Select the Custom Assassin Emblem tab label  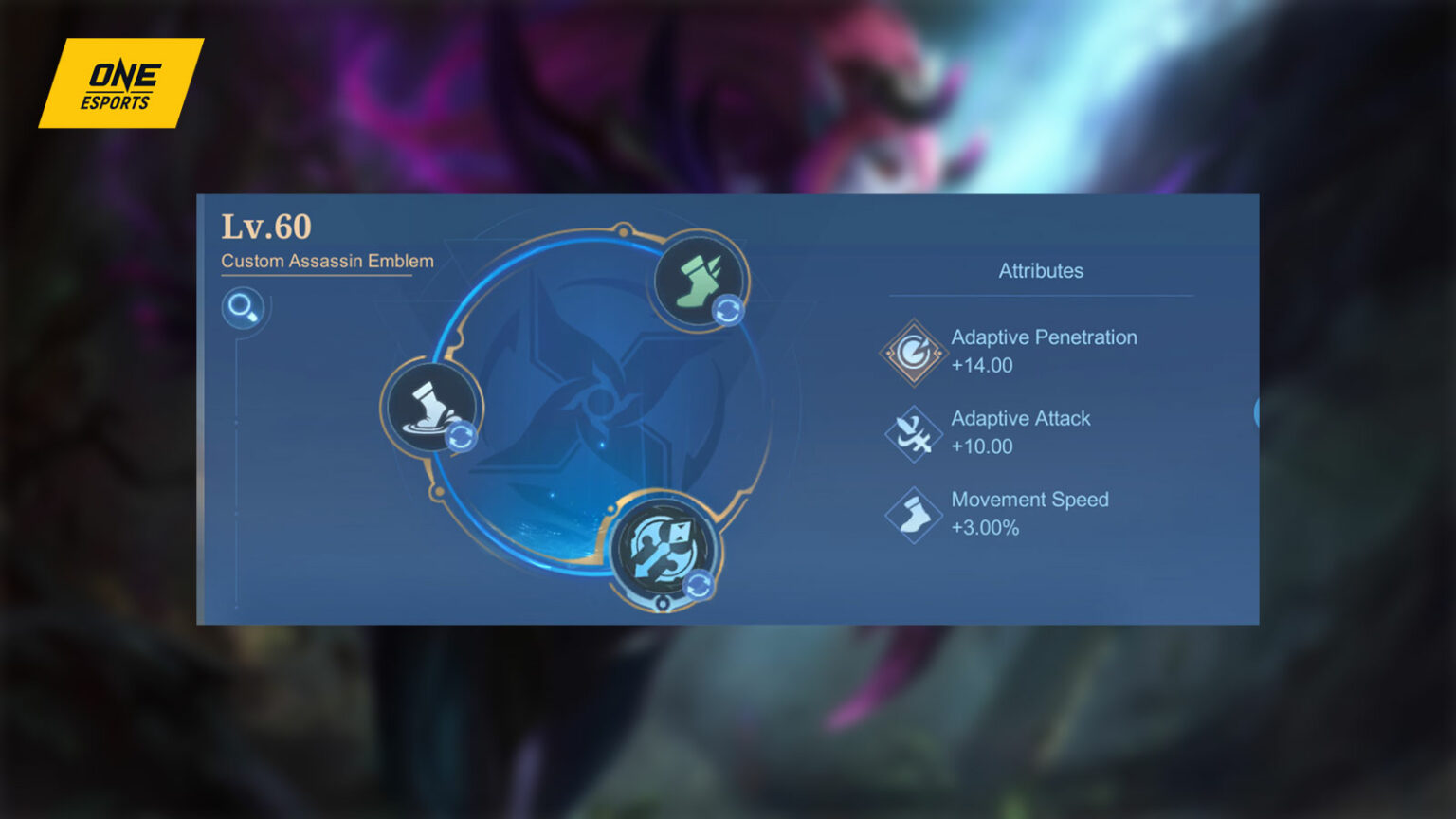pyautogui.click(x=326, y=261)
